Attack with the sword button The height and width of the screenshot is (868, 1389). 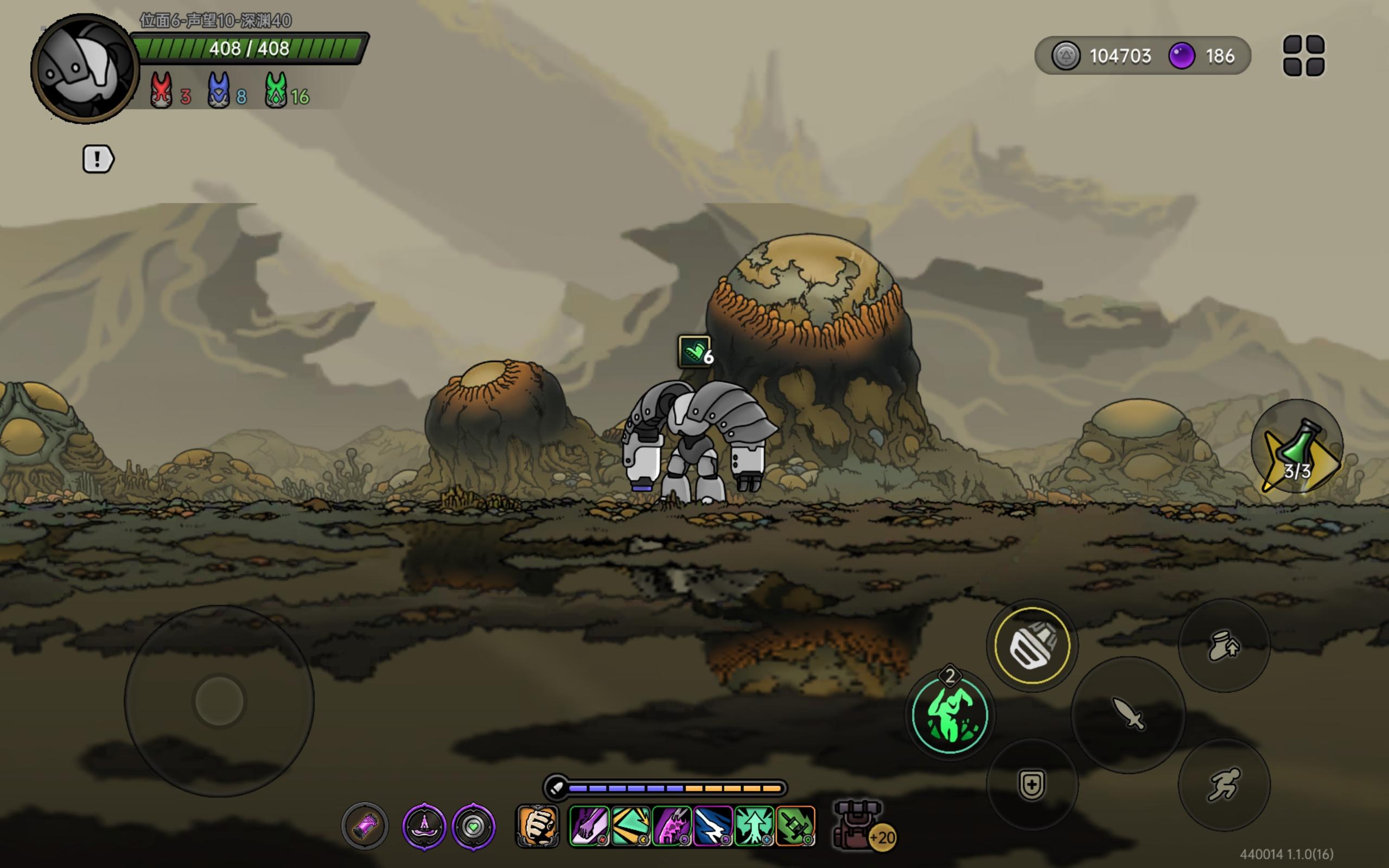click(x=1128, y=713)
